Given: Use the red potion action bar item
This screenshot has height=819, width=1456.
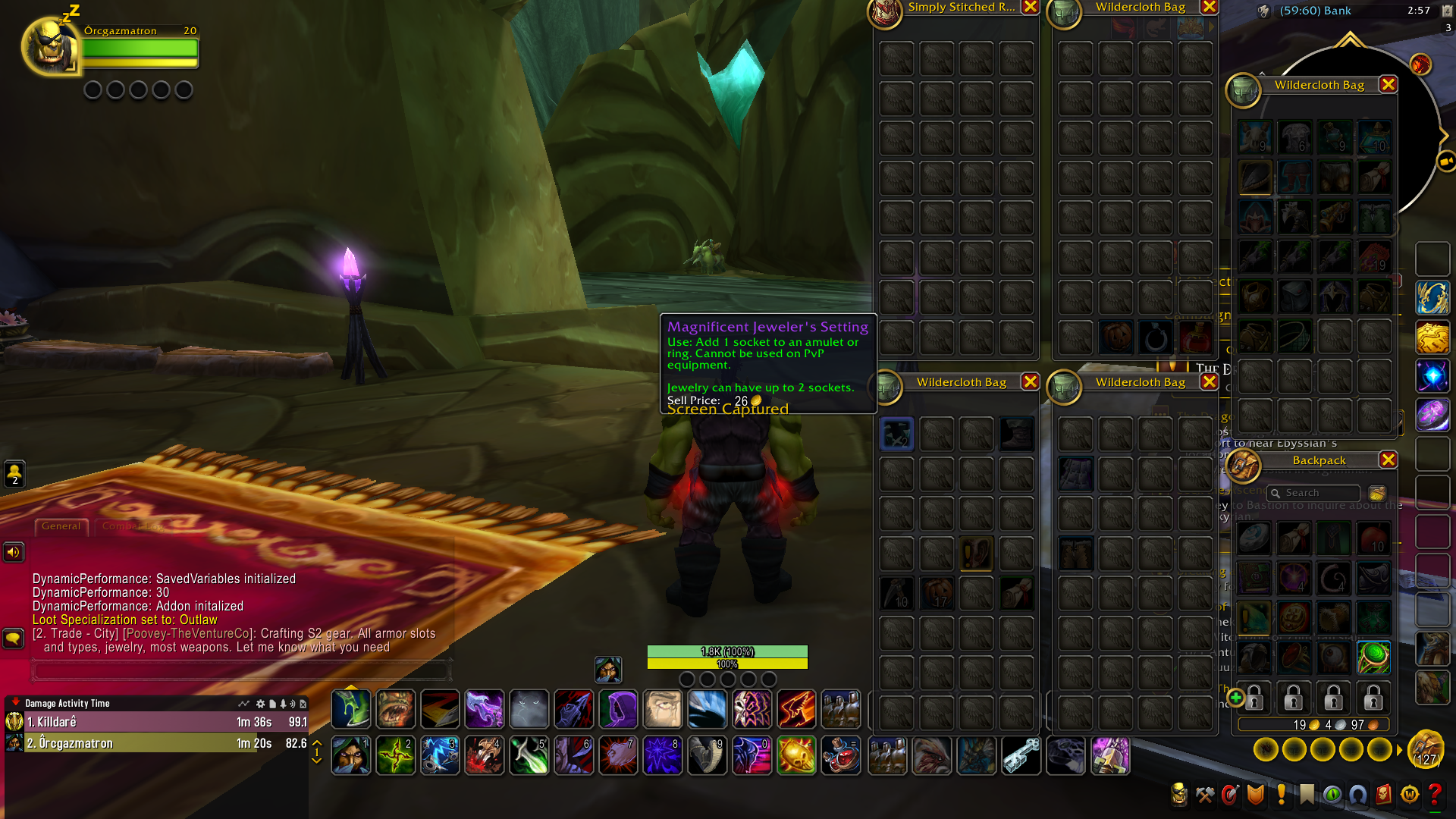Looking at the screenshot, I should (x=841, y=755).
